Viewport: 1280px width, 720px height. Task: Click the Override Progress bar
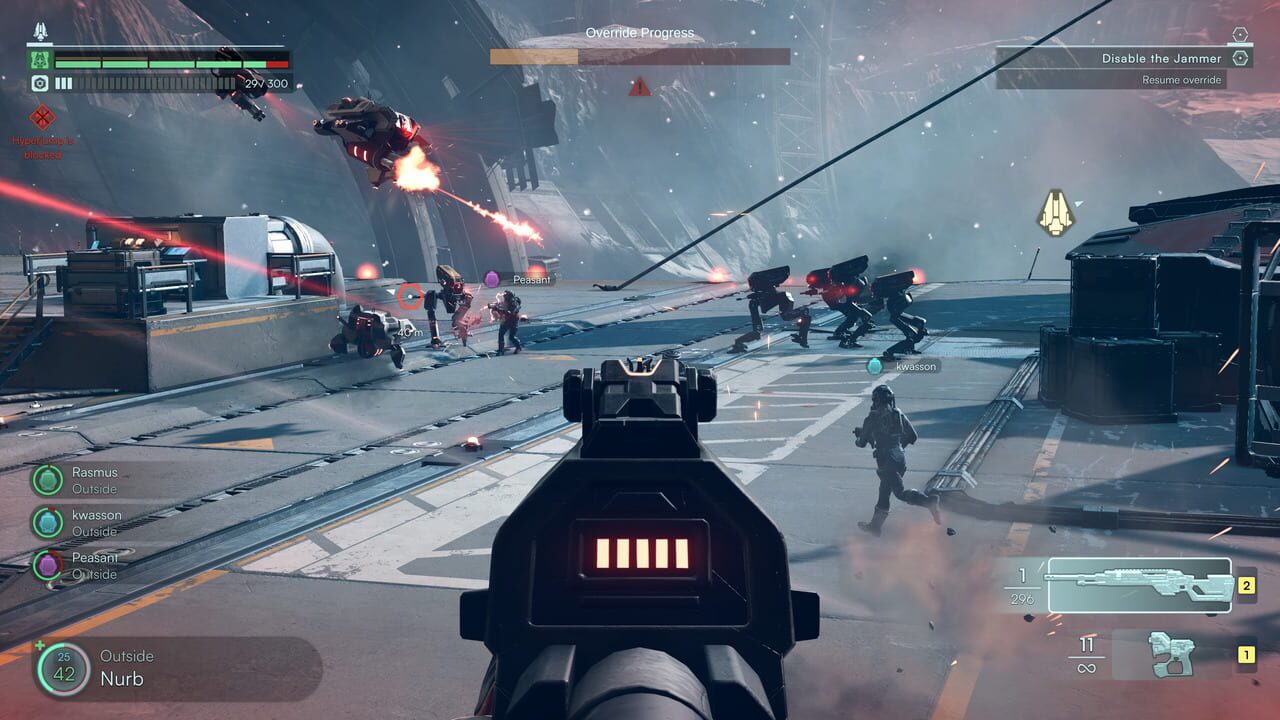pos(640,56)
